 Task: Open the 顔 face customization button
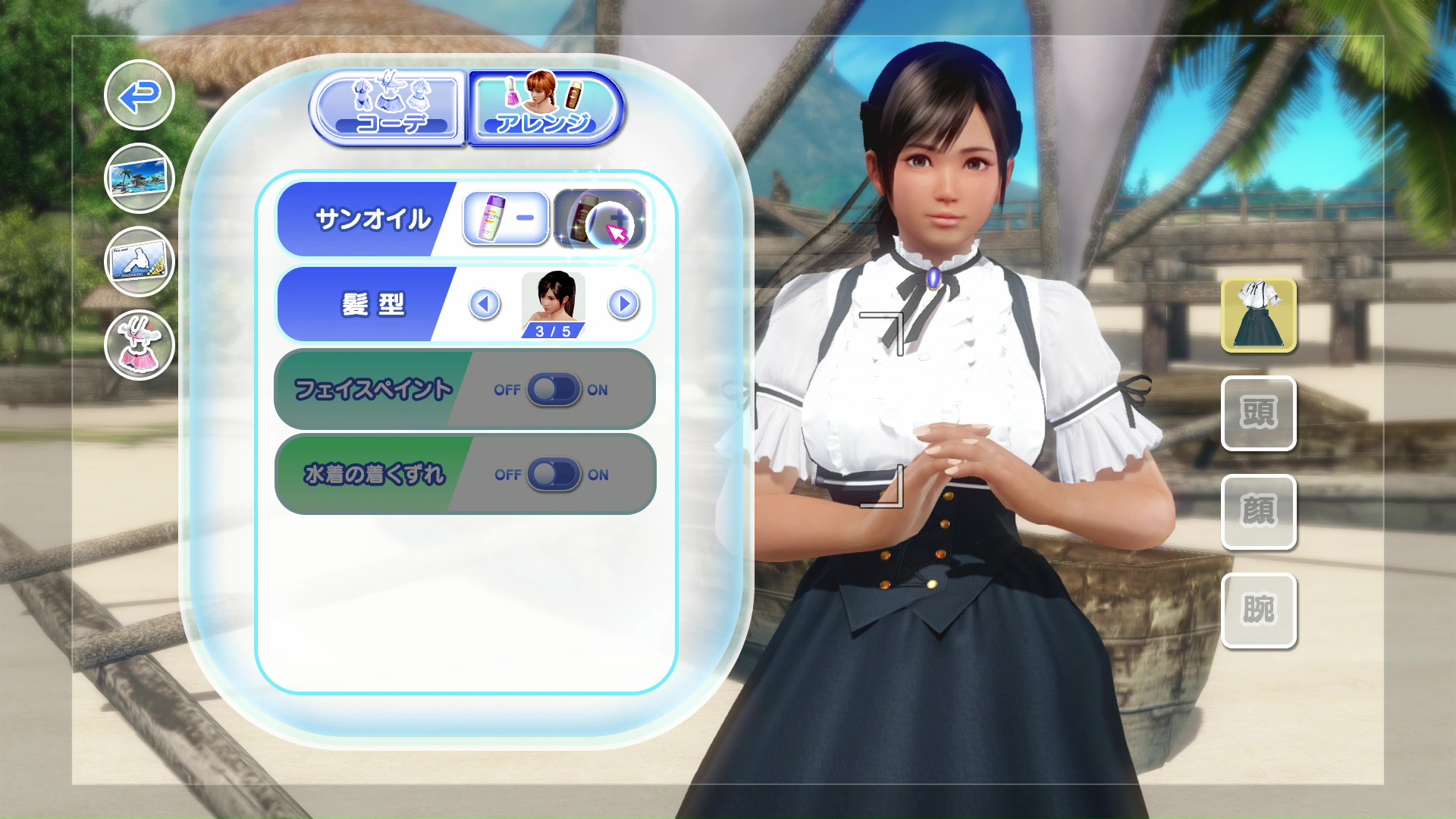(1259, 512)
